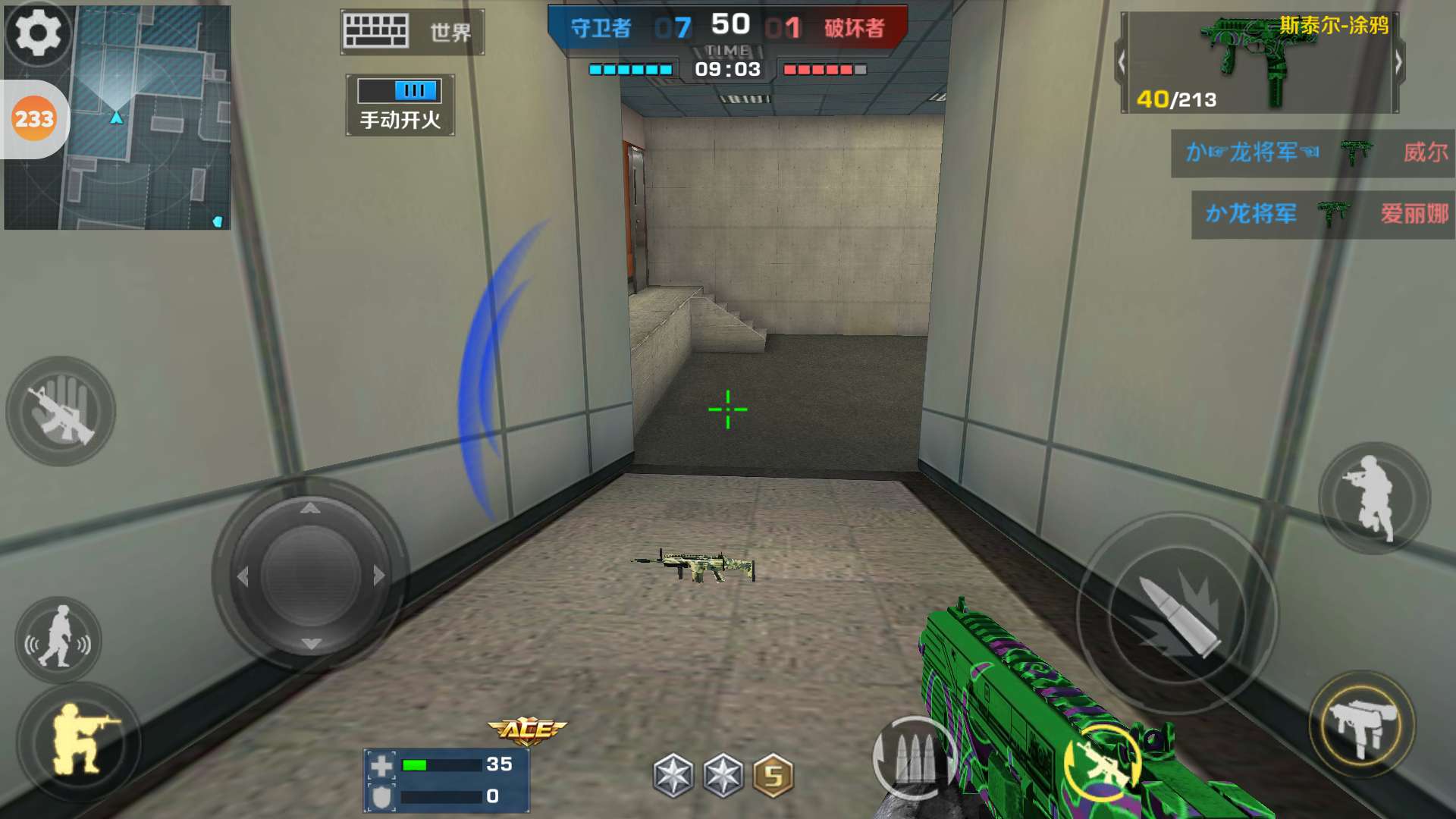Fire with the bullet shoot button
This screenshot has height=819, width=1456.
(1178, 613)
